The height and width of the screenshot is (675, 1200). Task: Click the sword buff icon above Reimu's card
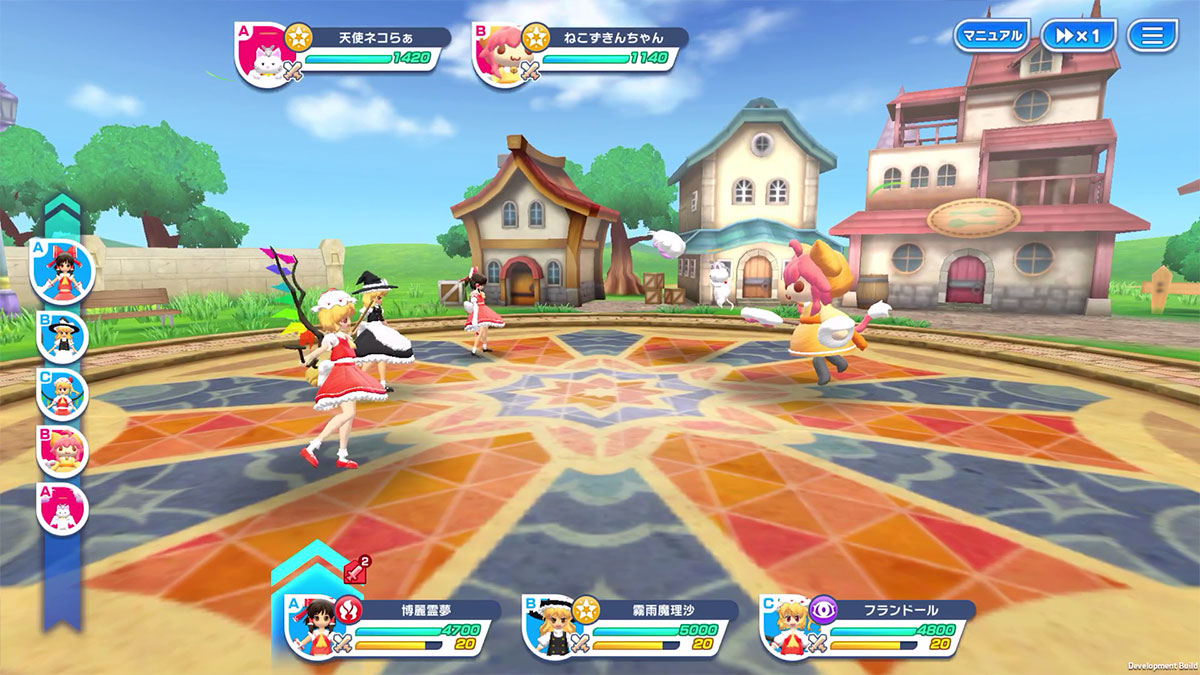click(356, 570)
